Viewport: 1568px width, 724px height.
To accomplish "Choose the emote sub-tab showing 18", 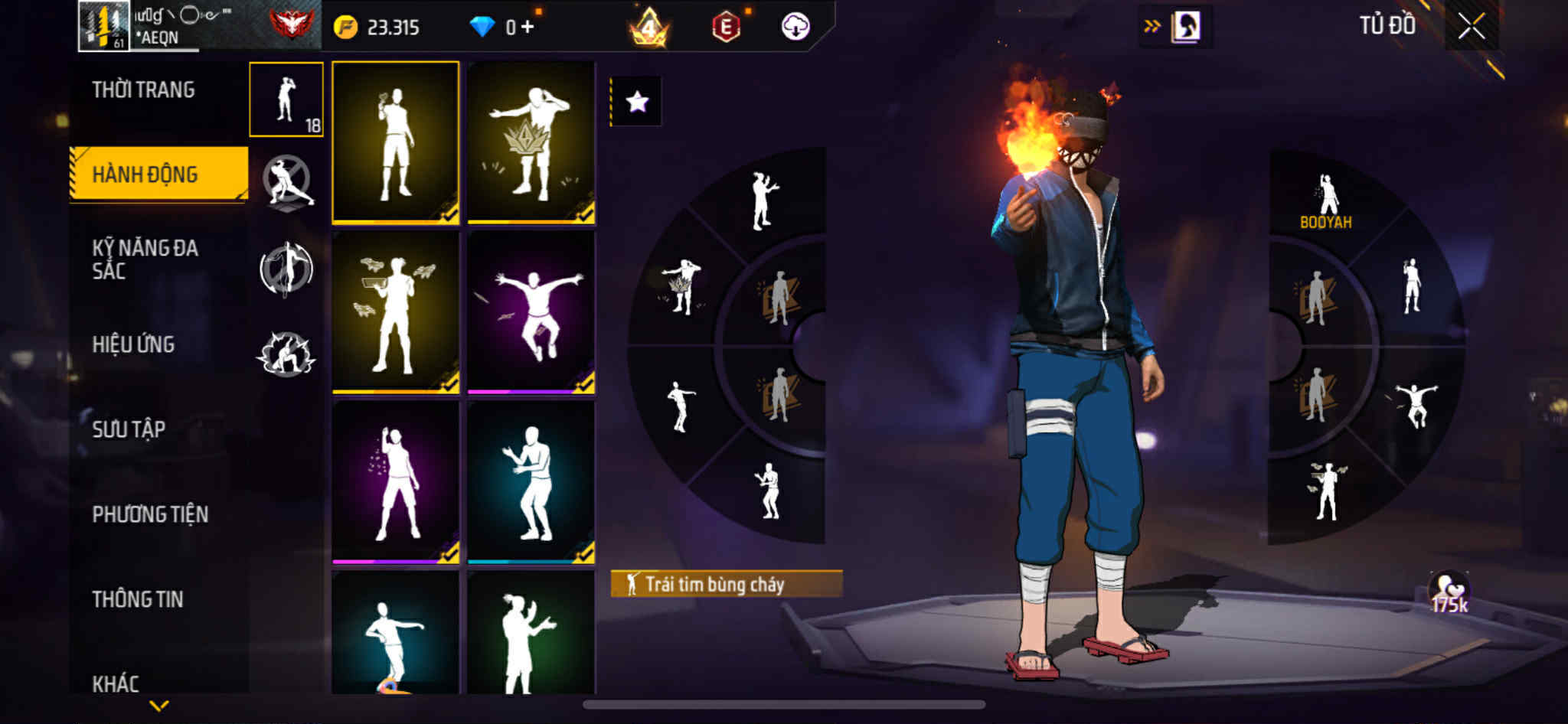I will (286, 99).
